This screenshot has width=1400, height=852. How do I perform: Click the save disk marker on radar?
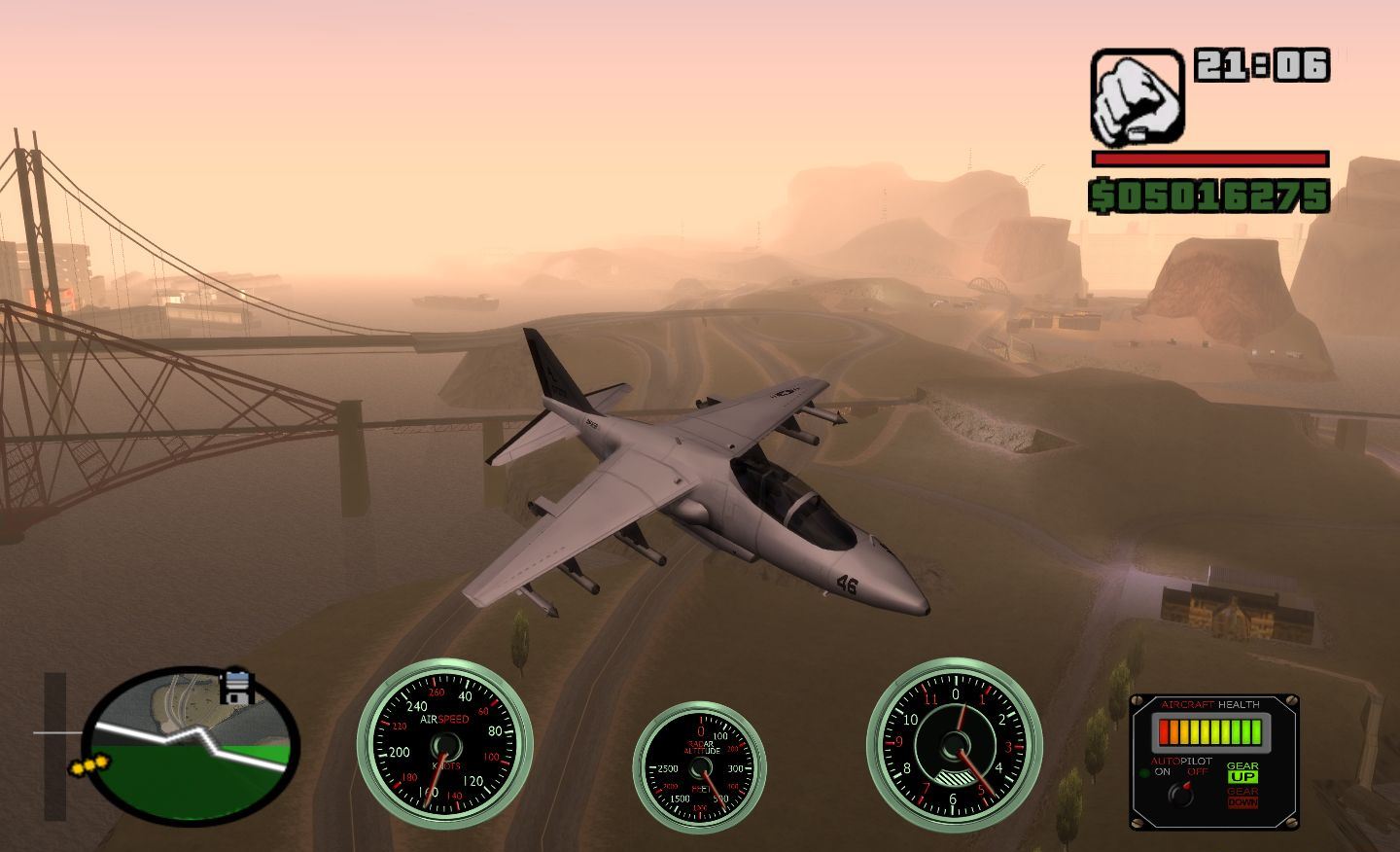click(237, 687)
